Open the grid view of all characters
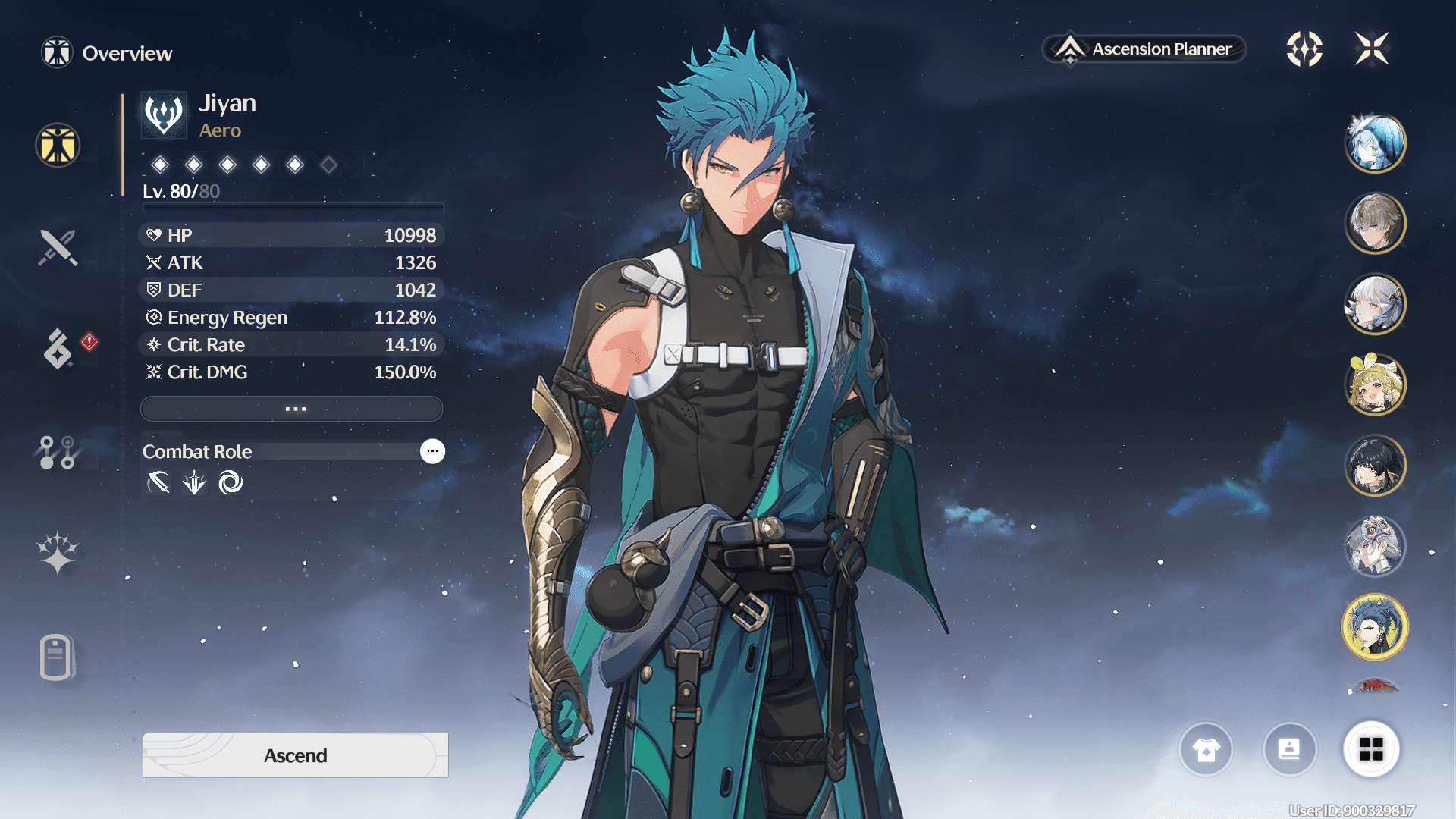Screen dimensions: 1456x819 [x=1371, y=750]
